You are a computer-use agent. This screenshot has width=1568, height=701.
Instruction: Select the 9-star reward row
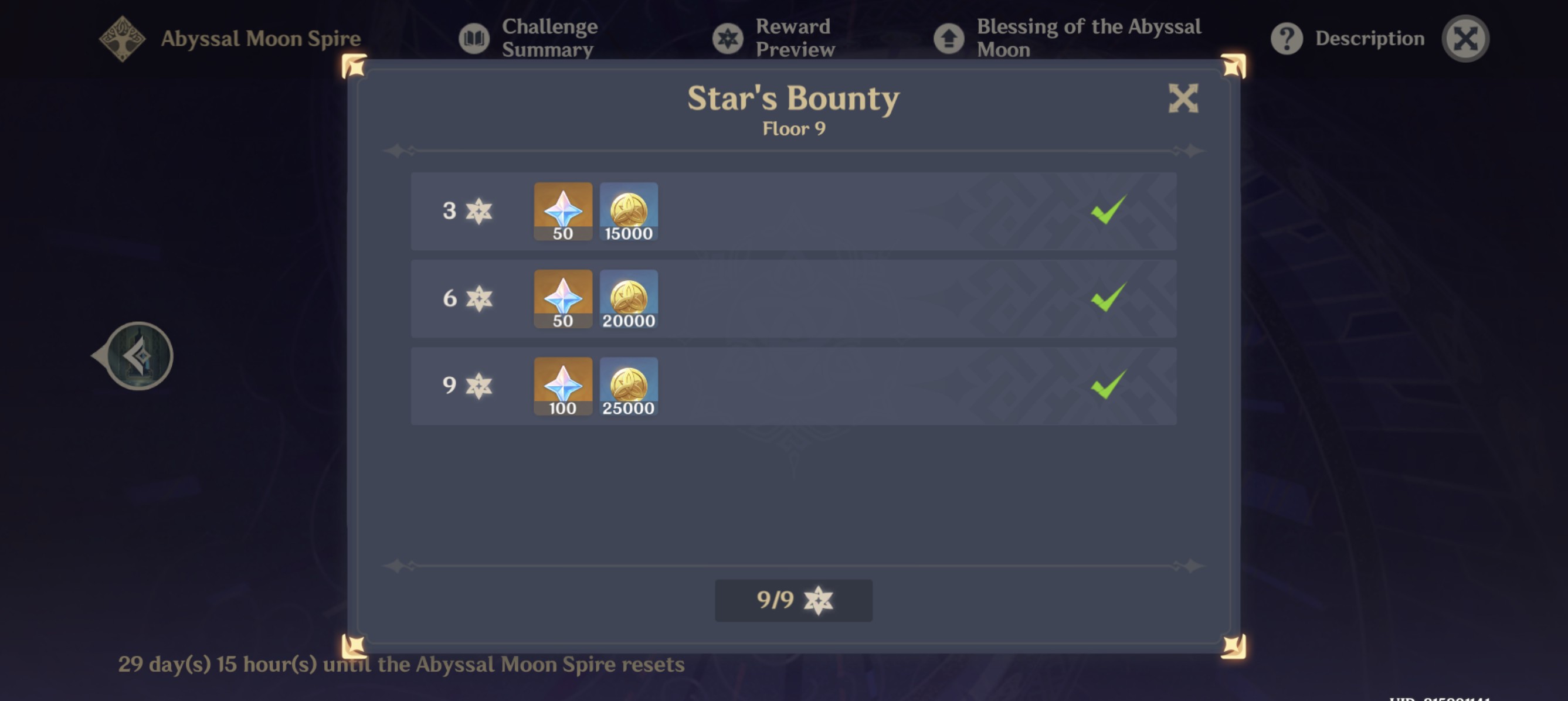click(x=791, y=386)
